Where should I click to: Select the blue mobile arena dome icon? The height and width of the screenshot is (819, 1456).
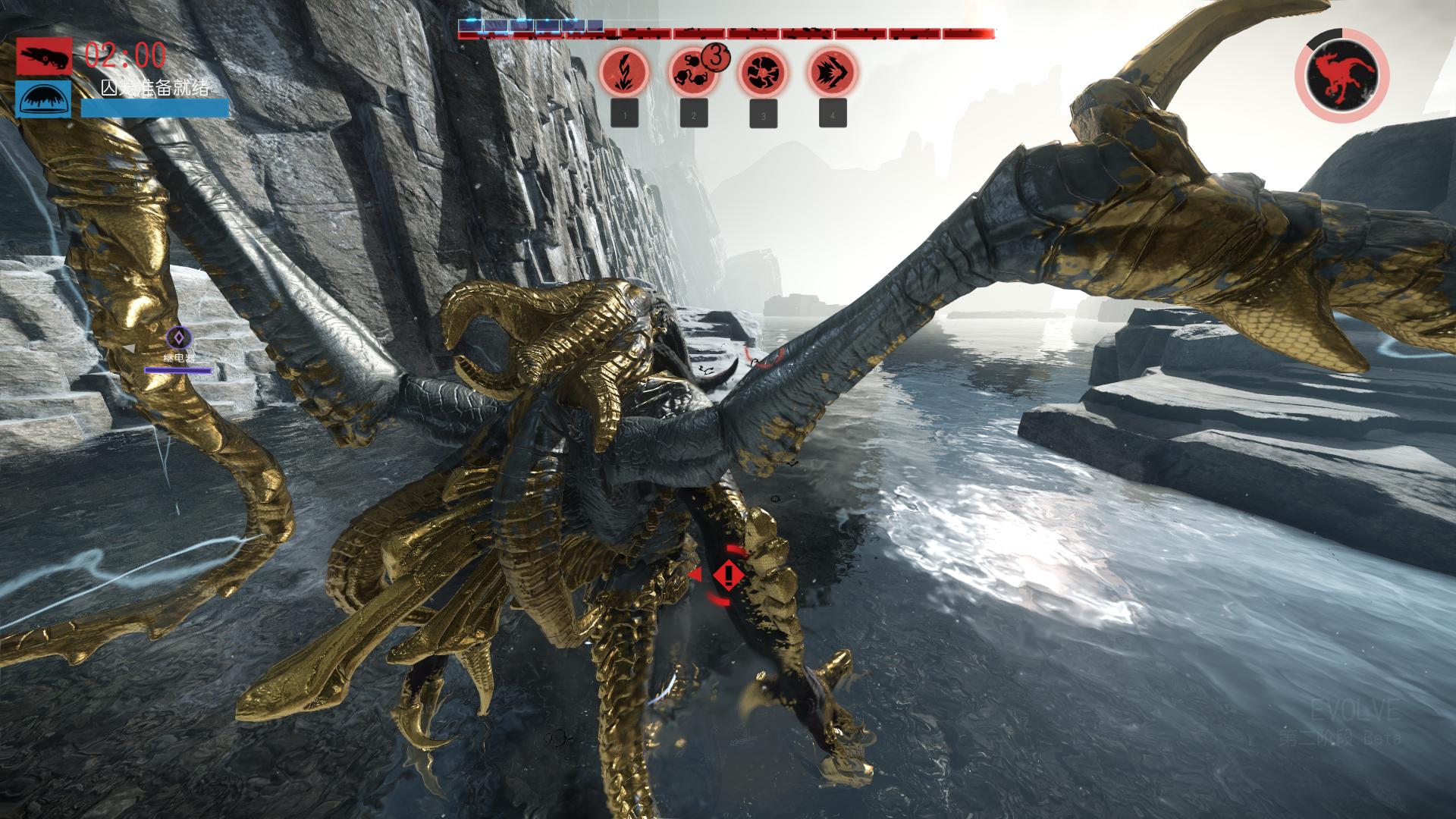coord(44,99)
